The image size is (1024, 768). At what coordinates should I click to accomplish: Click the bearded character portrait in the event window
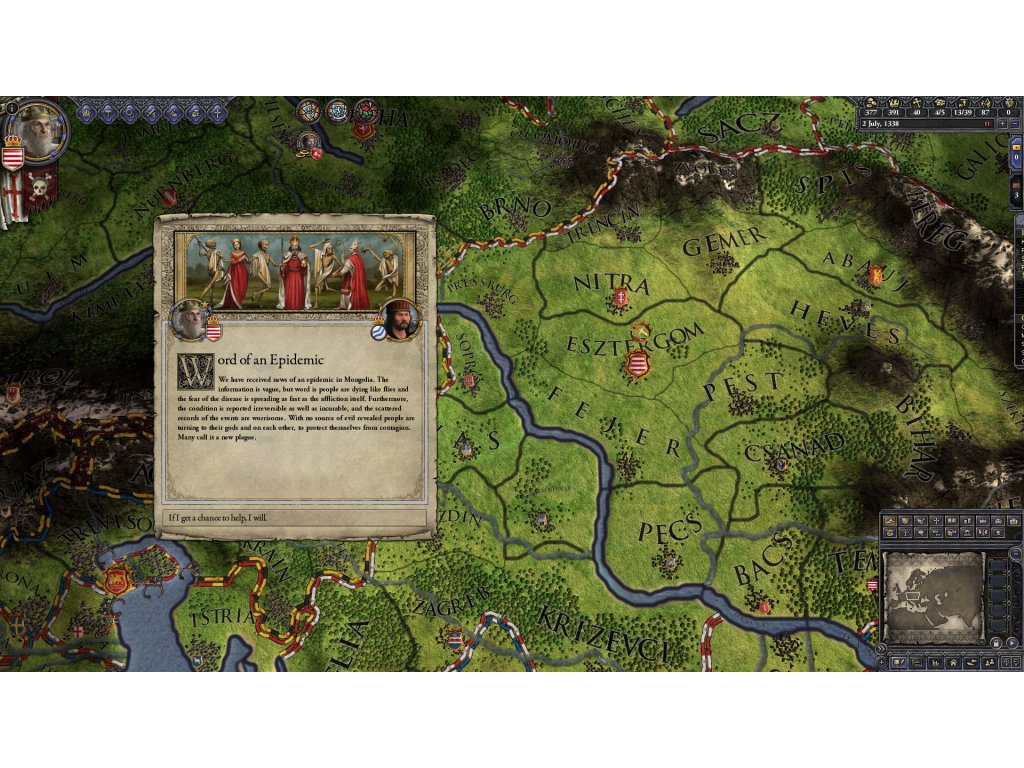(x=399, y=319)
